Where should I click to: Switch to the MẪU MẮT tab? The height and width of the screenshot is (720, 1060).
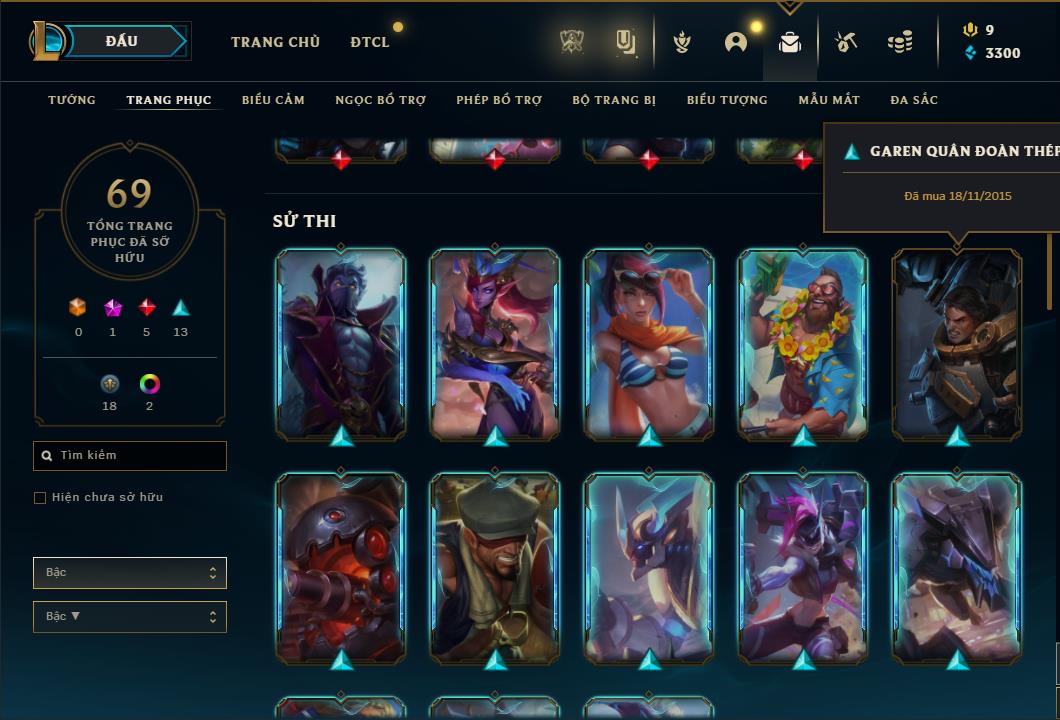829,100
